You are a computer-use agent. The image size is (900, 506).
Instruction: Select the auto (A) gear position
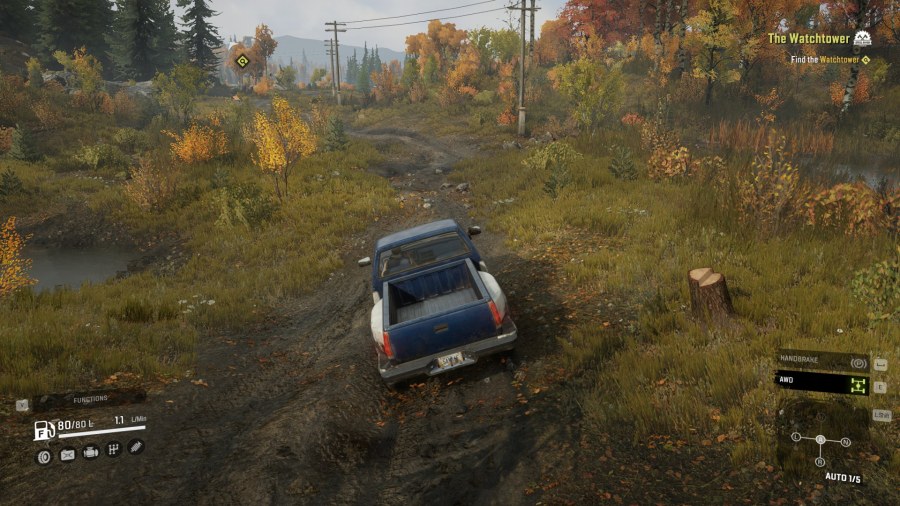820,439
